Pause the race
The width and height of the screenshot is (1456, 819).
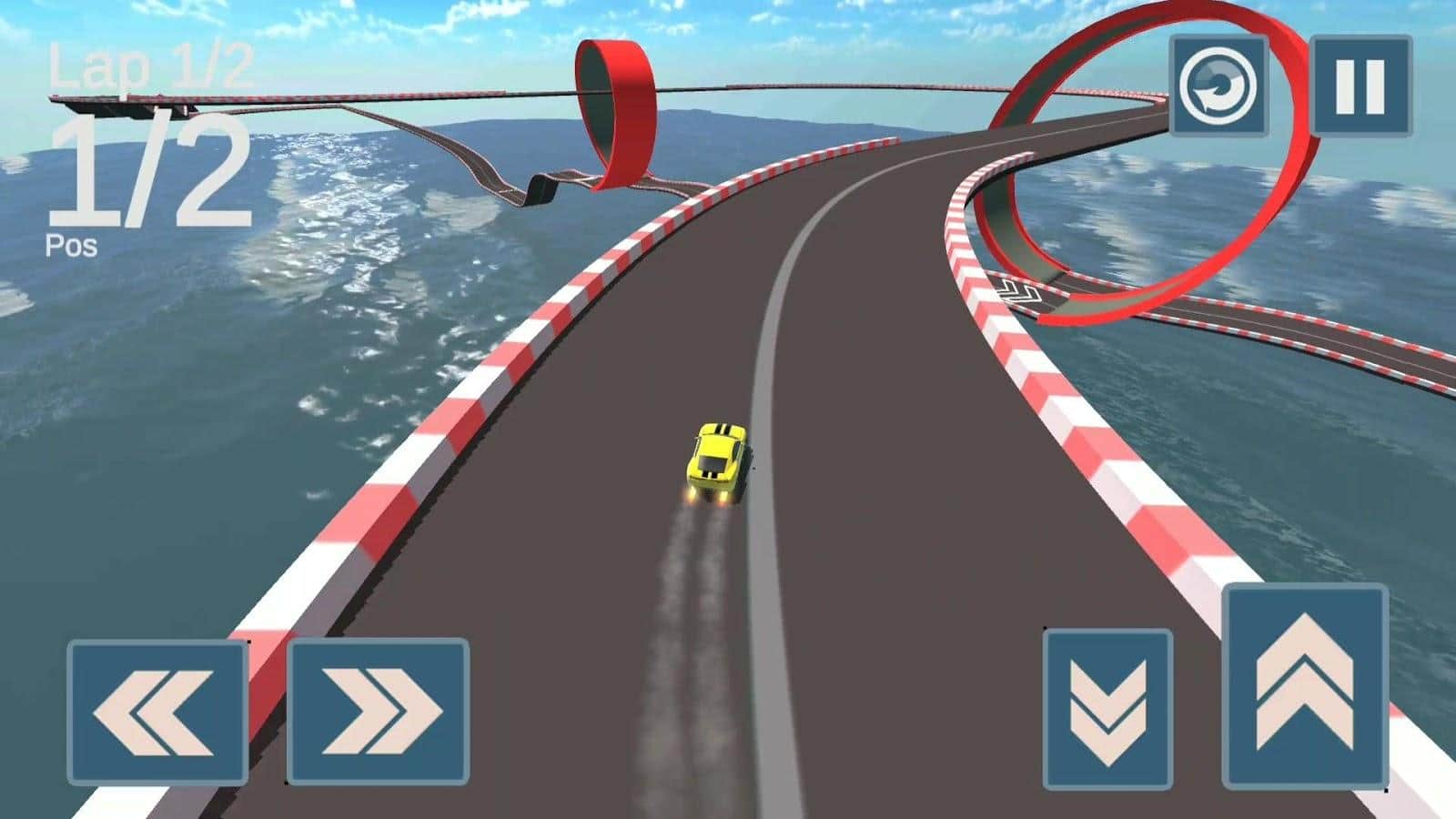click(1361, 86)
